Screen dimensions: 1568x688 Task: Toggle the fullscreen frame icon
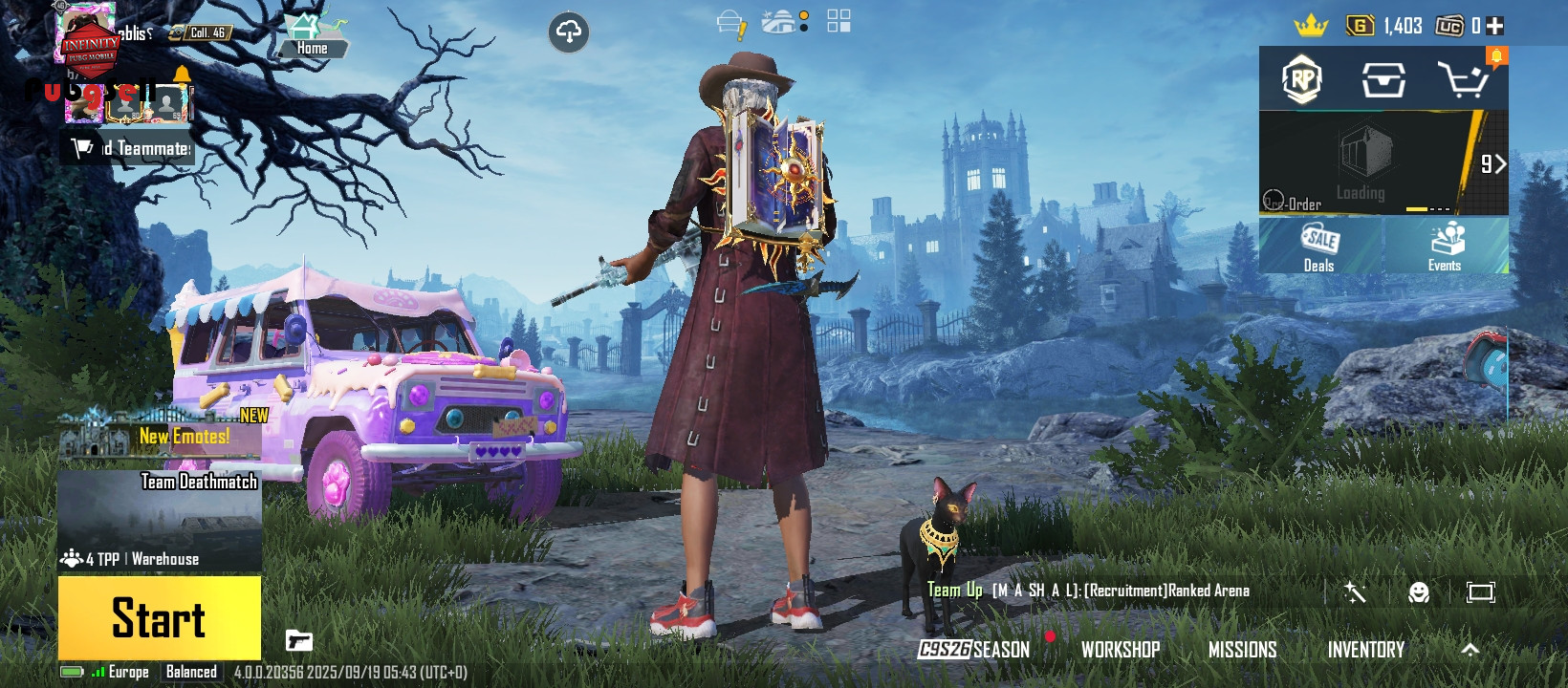1480,592
